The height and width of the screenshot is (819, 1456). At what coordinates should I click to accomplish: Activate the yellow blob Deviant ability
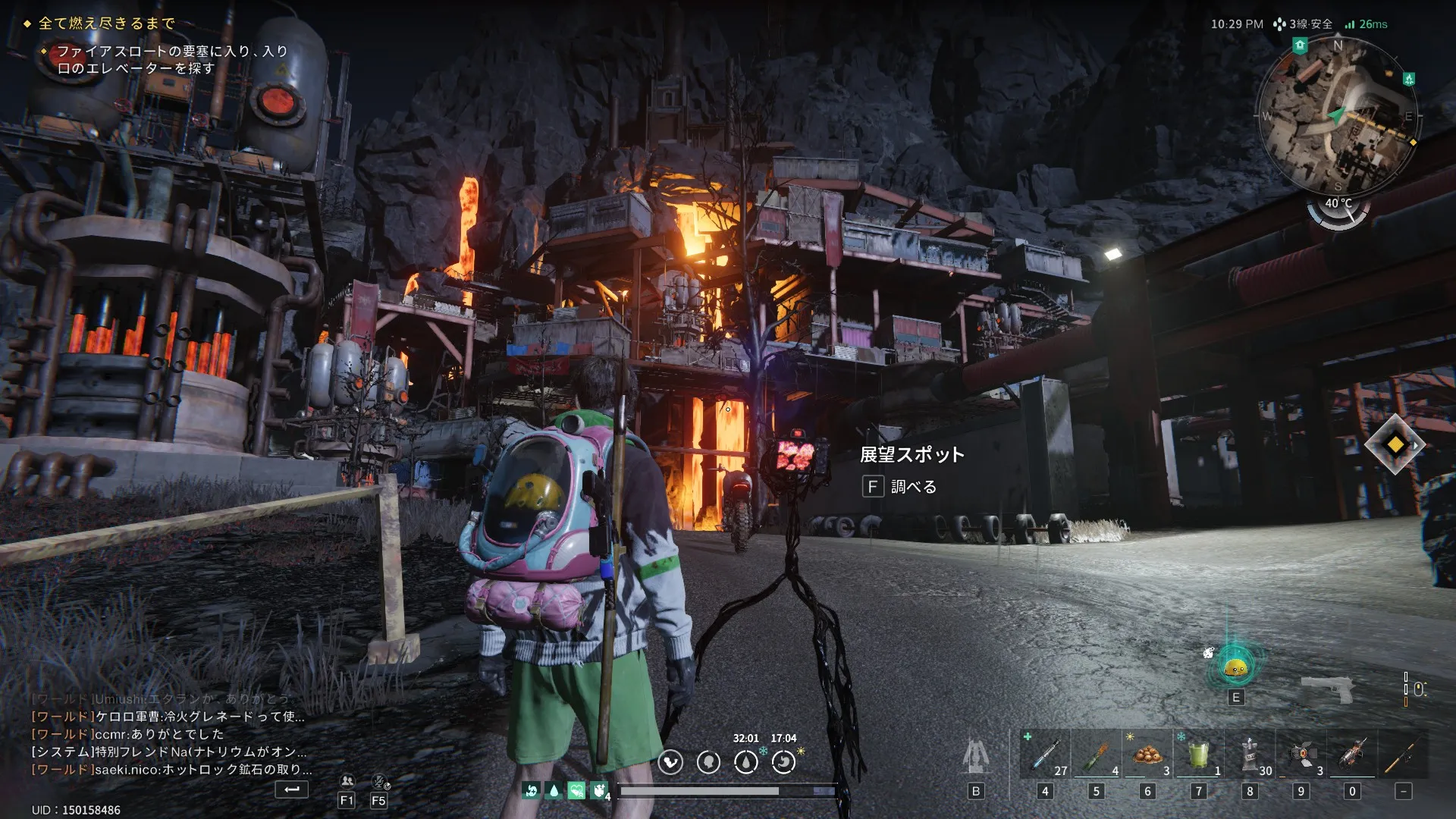click(1236, 667)
